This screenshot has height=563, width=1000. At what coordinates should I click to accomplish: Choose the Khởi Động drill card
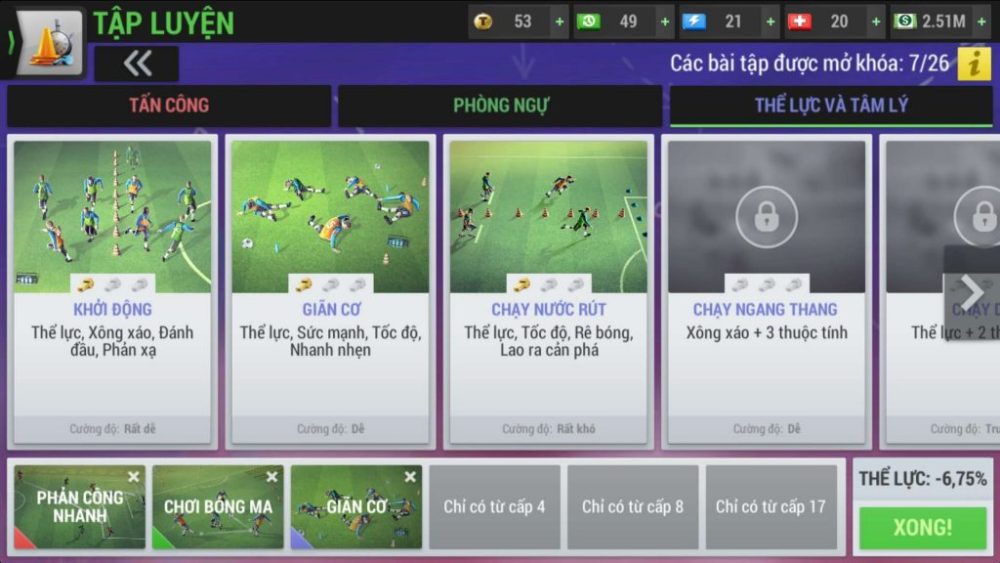pos(112,290)
